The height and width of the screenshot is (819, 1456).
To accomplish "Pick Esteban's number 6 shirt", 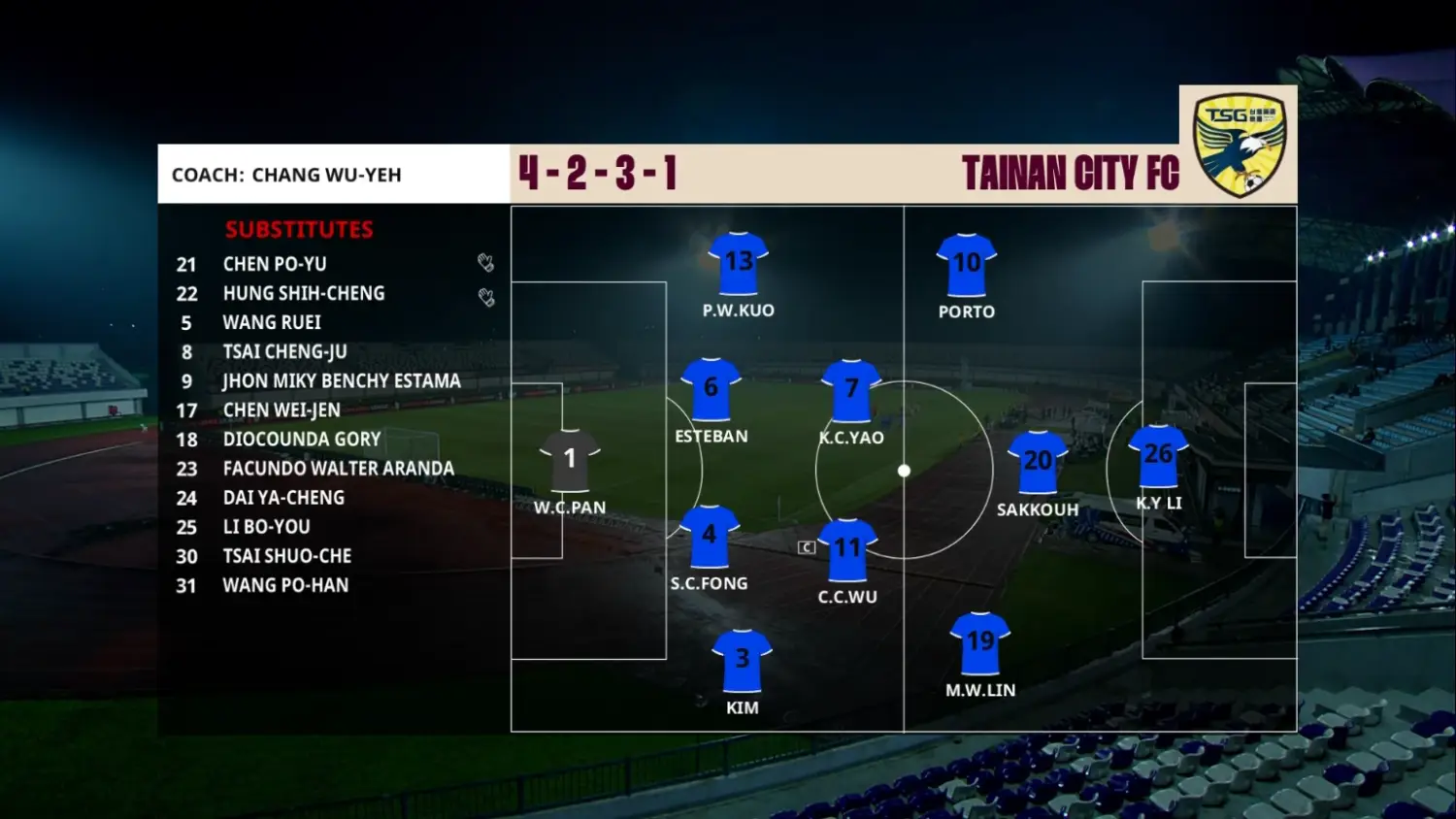I will point(711,388).
